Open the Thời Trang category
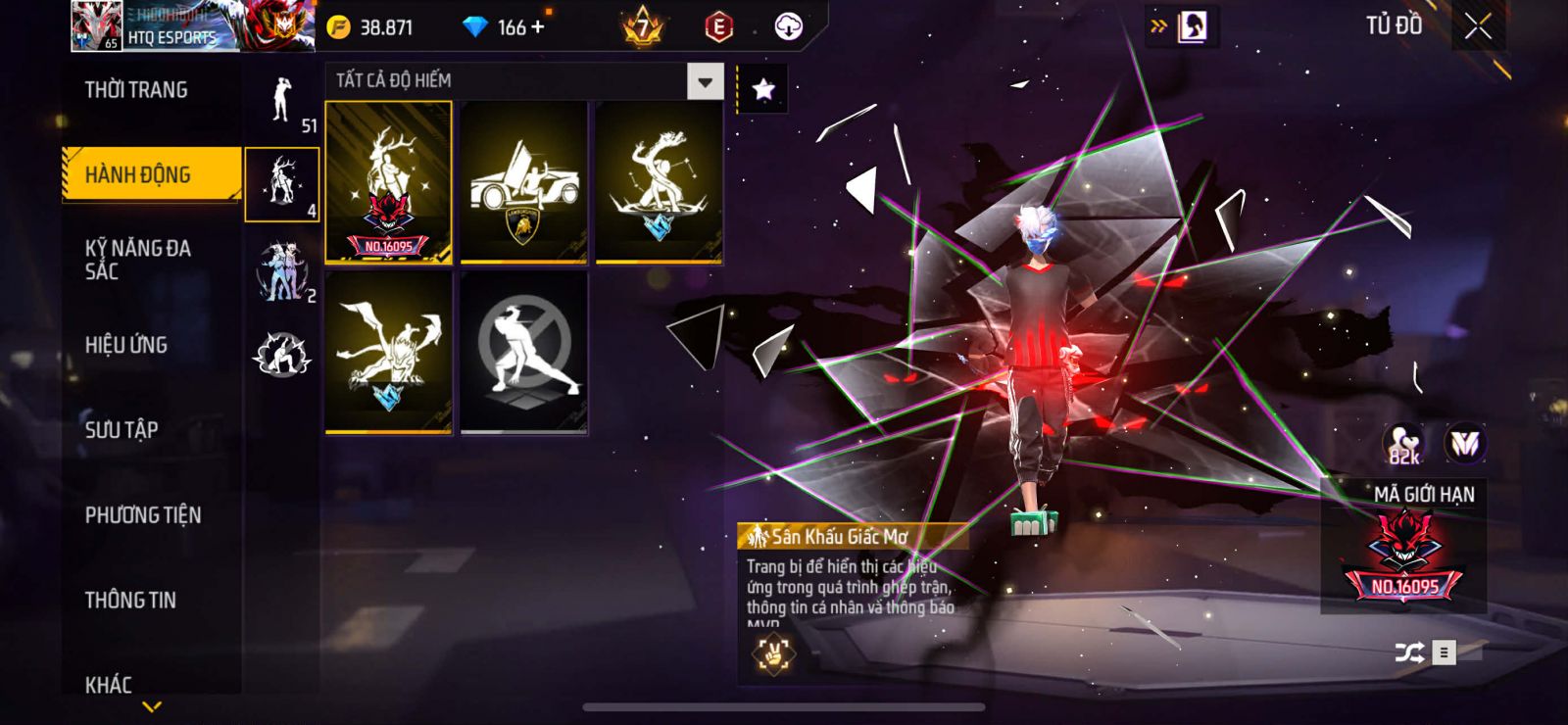The image size is (1568, 725). tap(136, 90)
